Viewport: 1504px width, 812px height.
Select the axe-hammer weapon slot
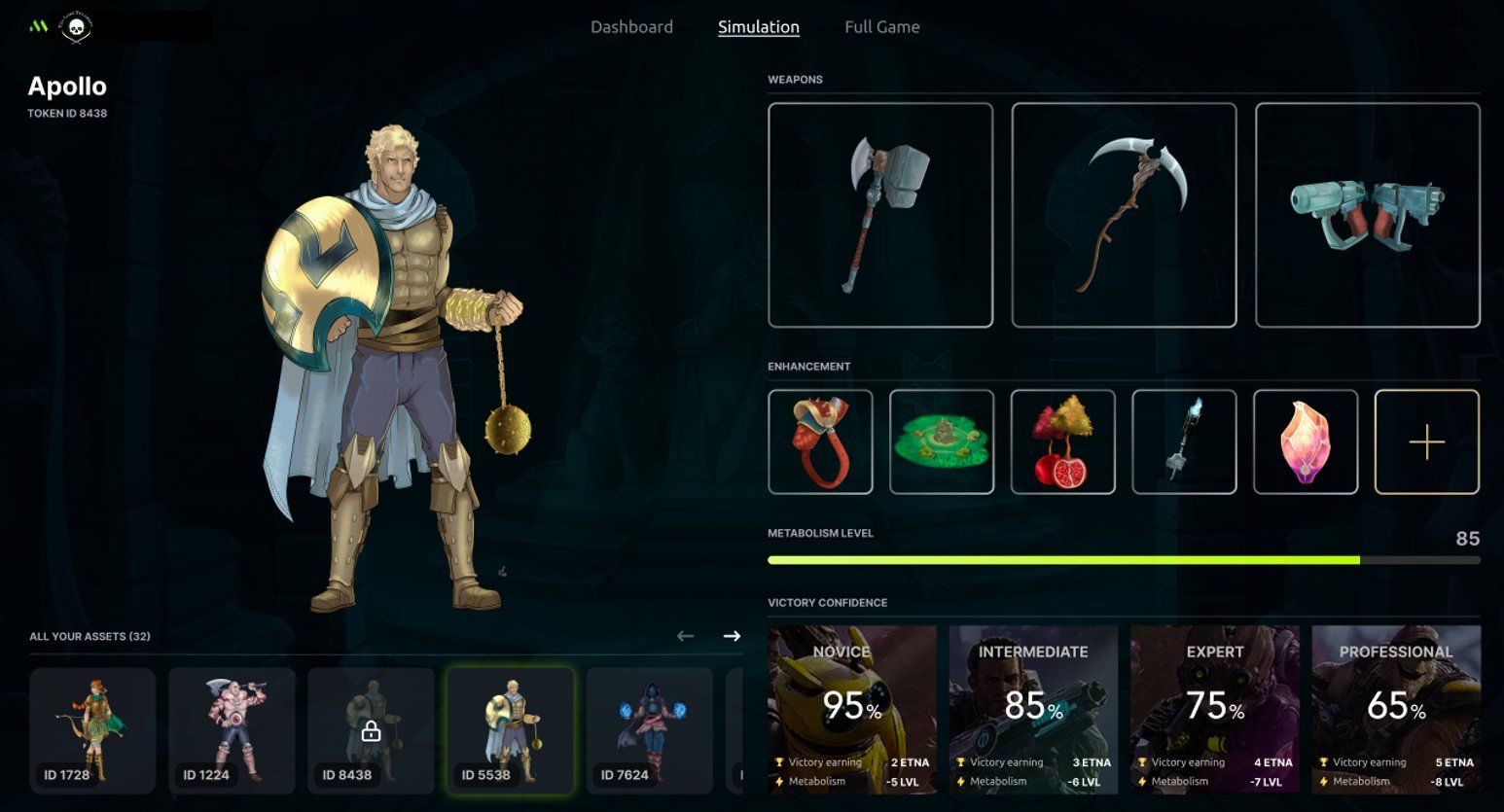tap(880, 215)
